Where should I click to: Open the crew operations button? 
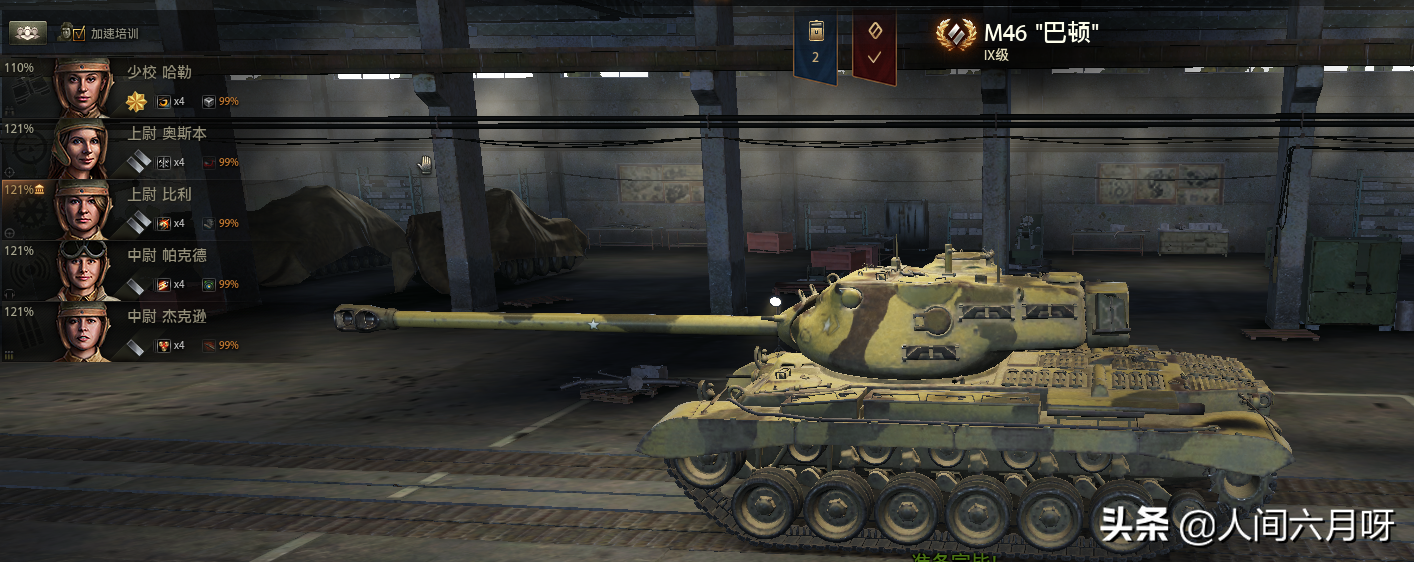(x=28, y=32)
